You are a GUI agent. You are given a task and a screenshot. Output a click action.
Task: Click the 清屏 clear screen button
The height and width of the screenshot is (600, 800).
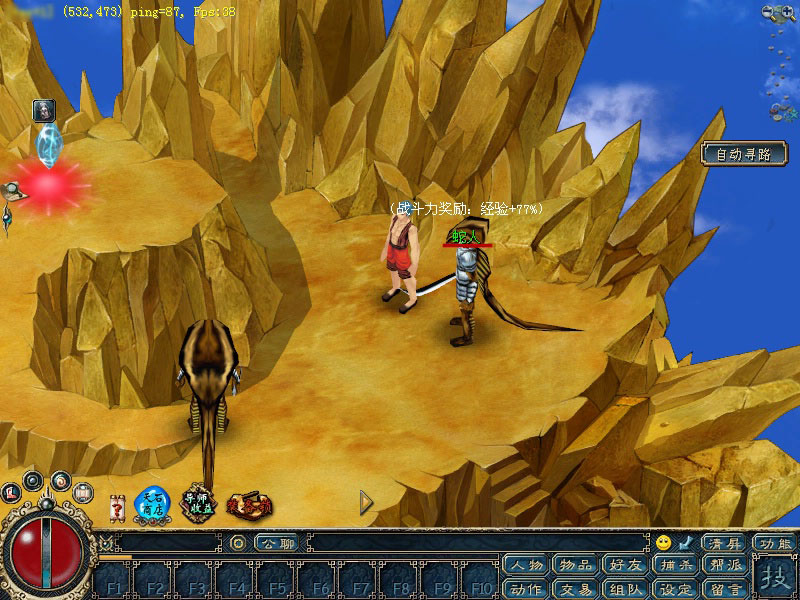723,543
